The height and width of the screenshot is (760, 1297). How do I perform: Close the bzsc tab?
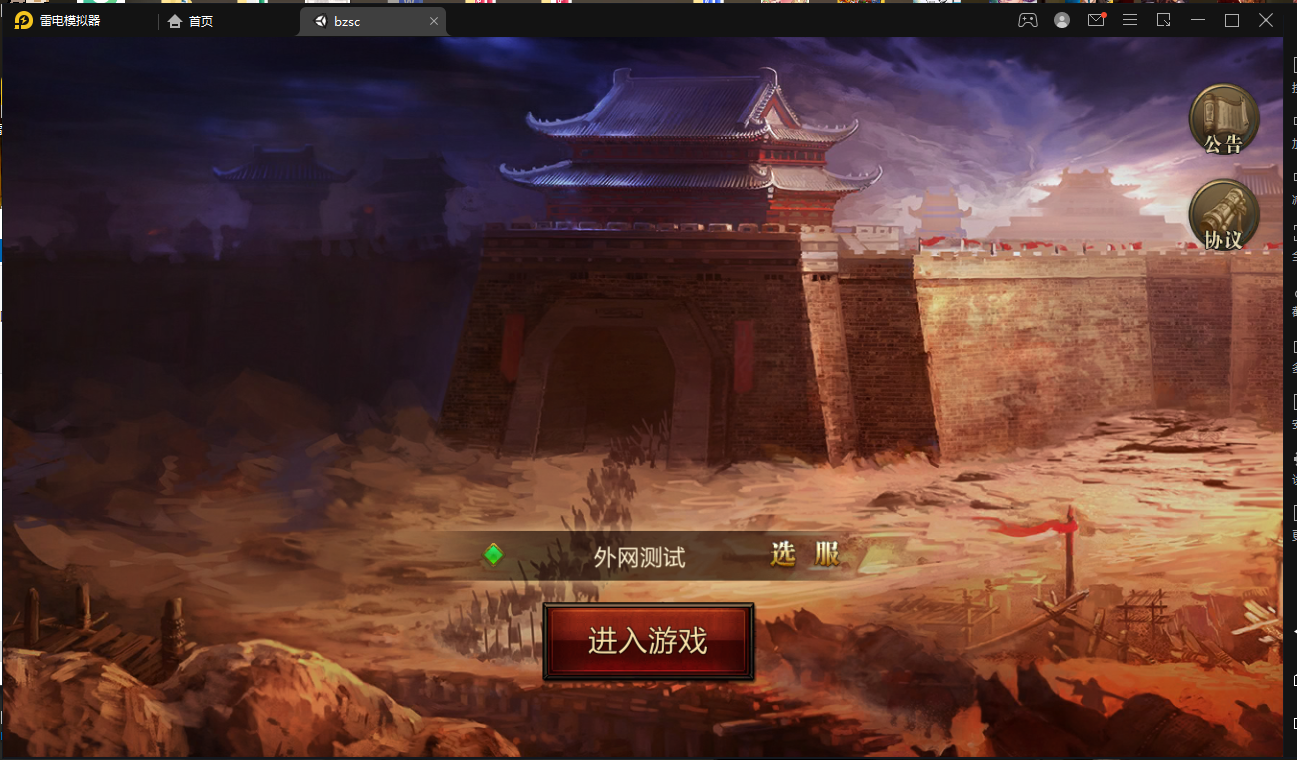[434, 20]
